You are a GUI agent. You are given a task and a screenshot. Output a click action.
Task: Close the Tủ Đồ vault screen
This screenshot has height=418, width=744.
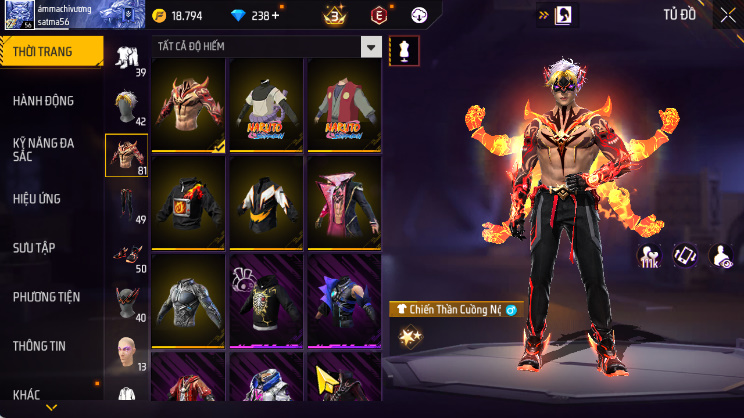727,15
